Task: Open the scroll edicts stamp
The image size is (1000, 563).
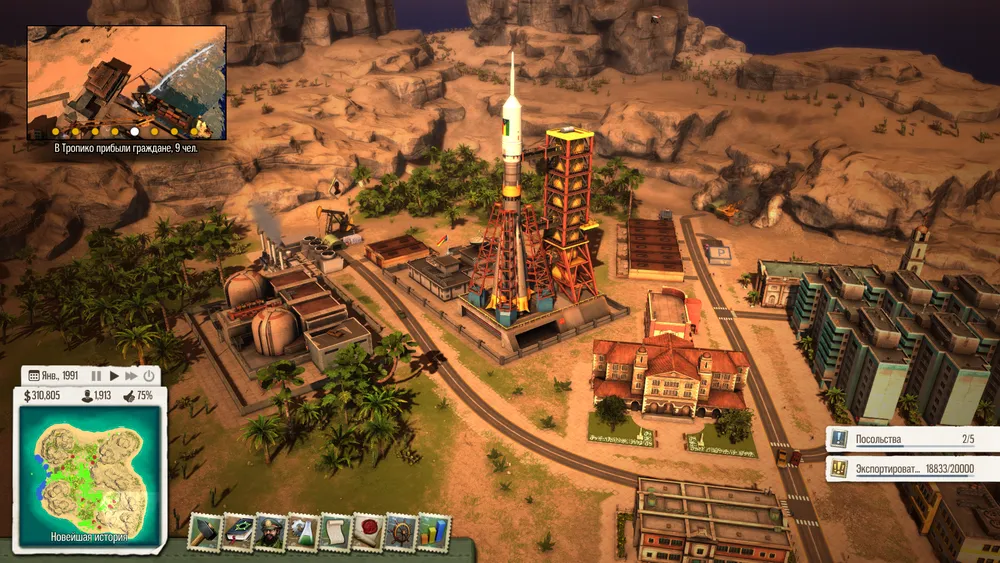Action: [x=335, y=532]
